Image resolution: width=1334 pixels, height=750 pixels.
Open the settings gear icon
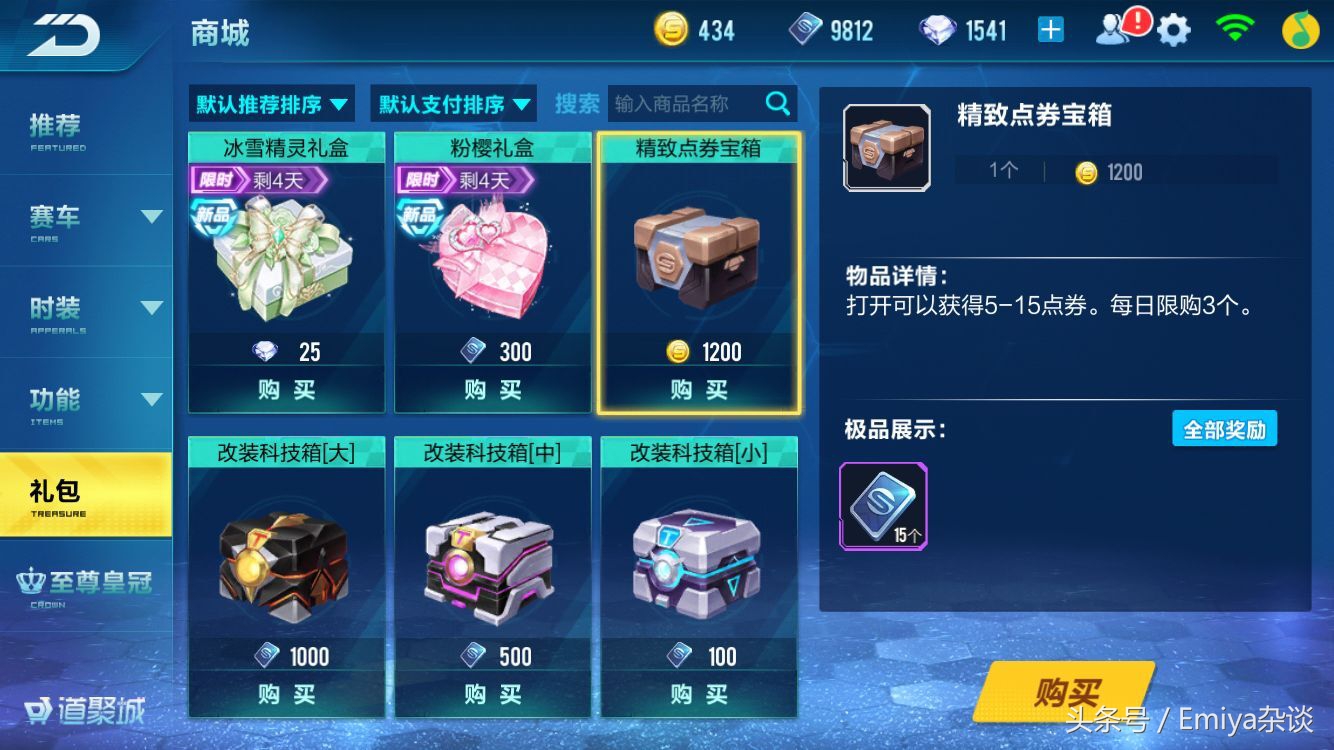[x=1172, y=29]
